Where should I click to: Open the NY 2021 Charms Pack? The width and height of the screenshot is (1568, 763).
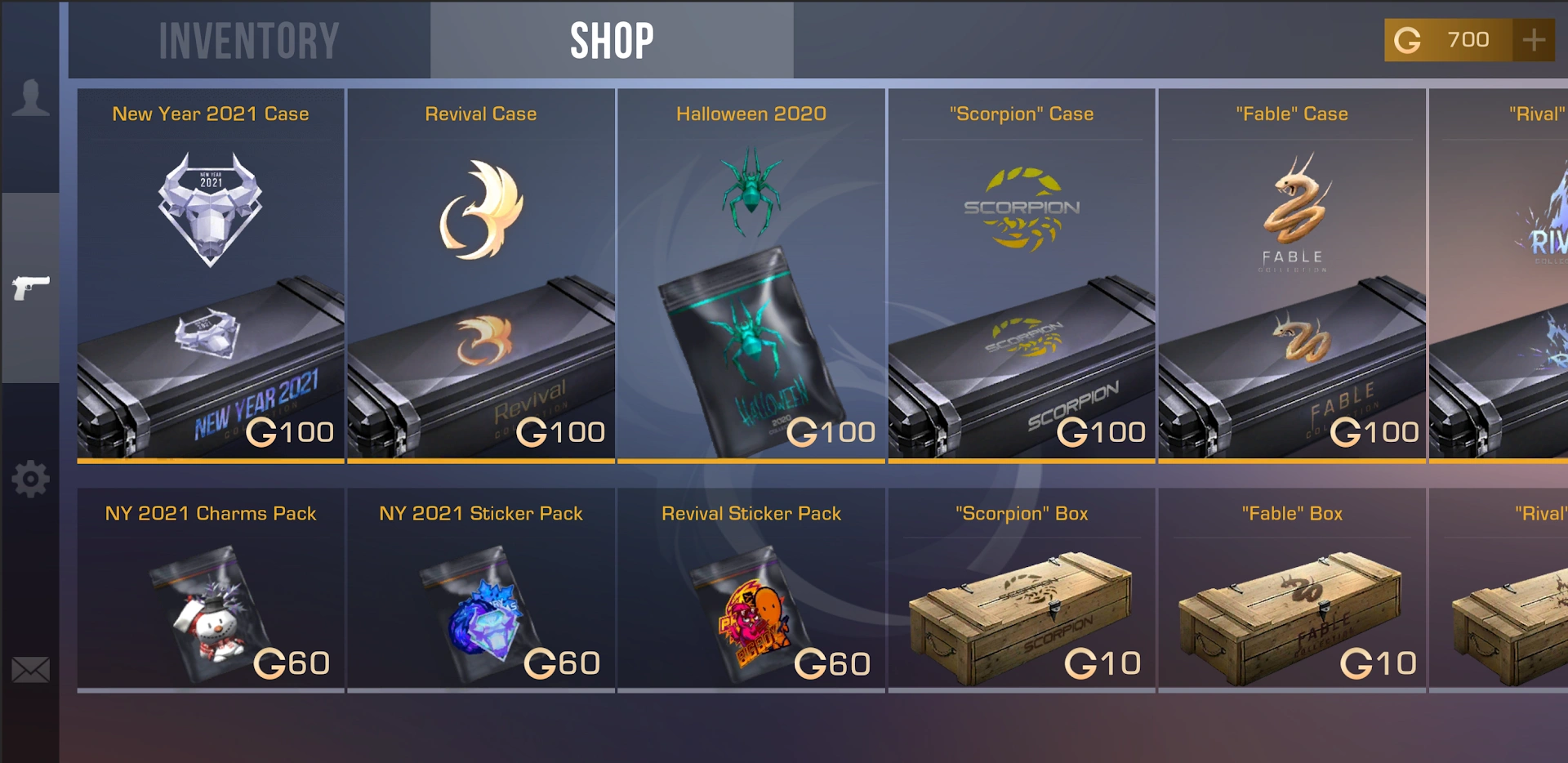point(210,592)
